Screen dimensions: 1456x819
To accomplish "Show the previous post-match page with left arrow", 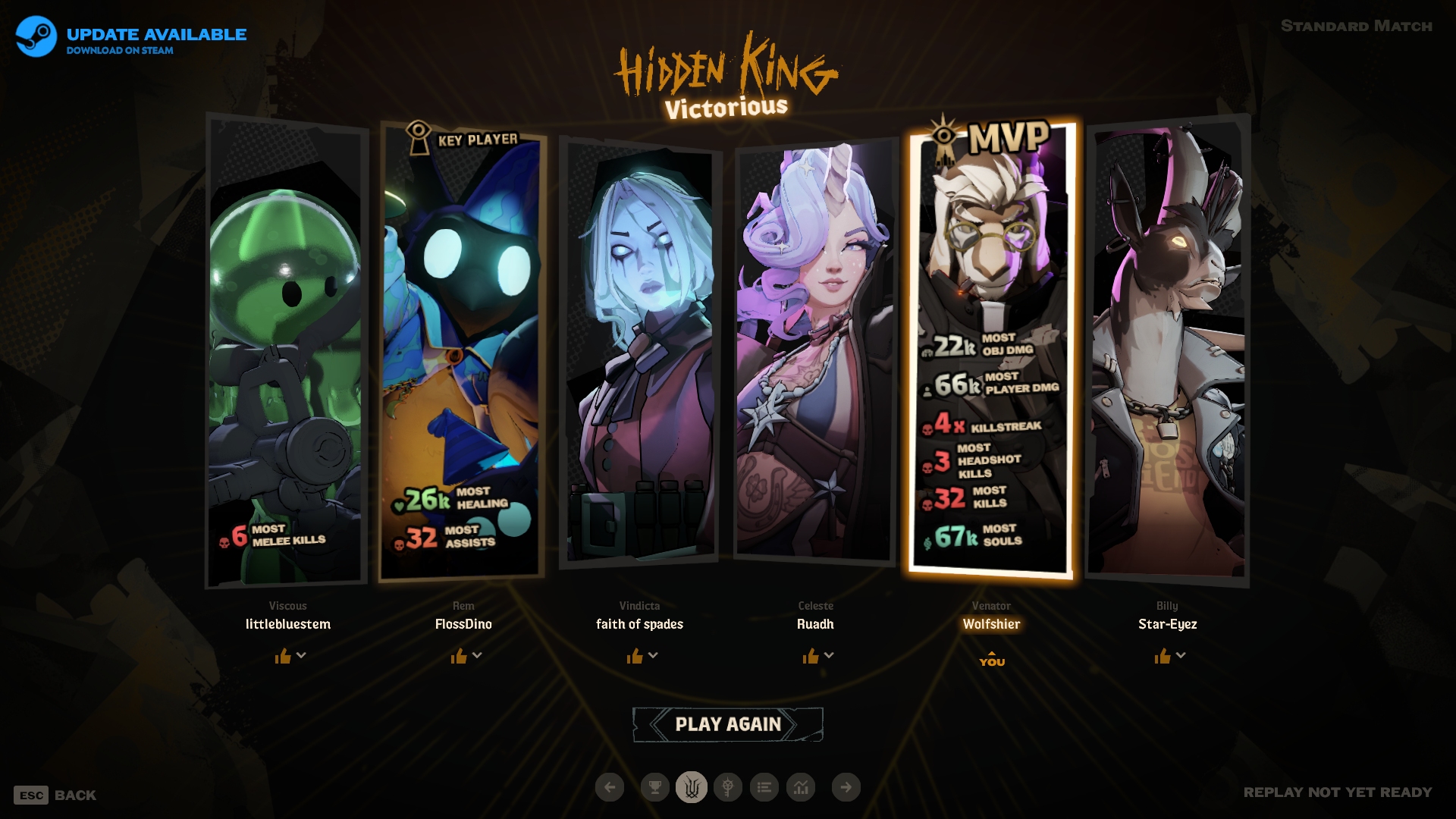I will coord(610,787).
